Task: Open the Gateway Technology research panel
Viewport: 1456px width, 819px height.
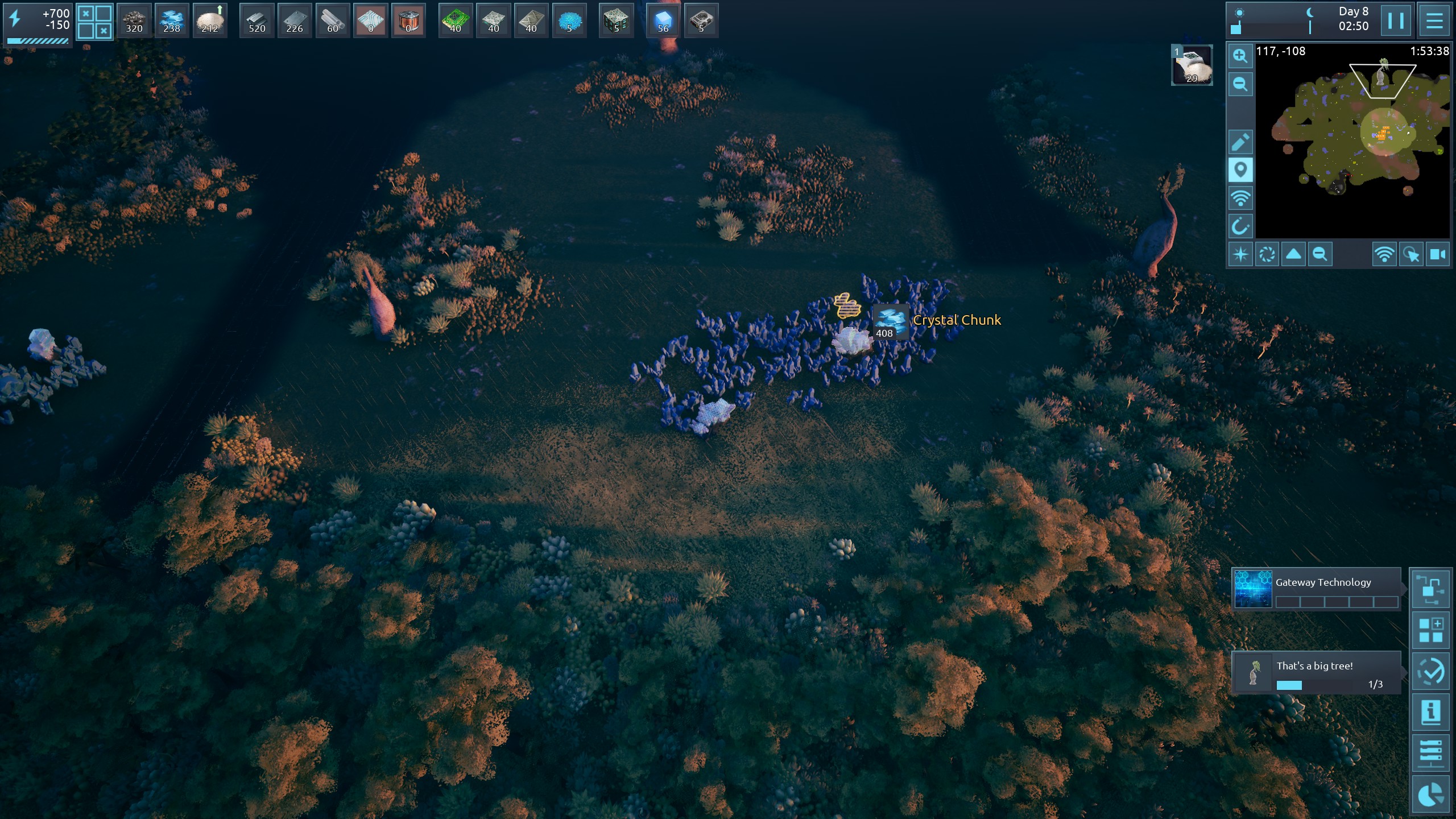Action: tap(1316, 589)
